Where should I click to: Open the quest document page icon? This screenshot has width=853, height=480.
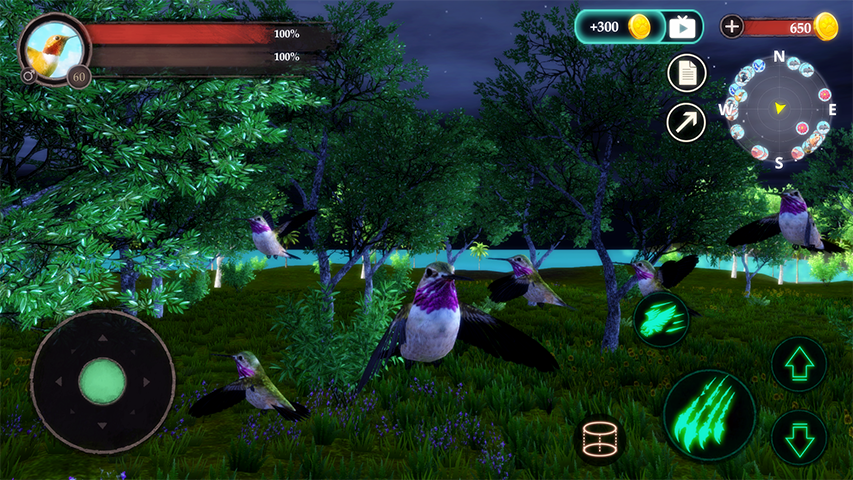(x=687, y=72)
